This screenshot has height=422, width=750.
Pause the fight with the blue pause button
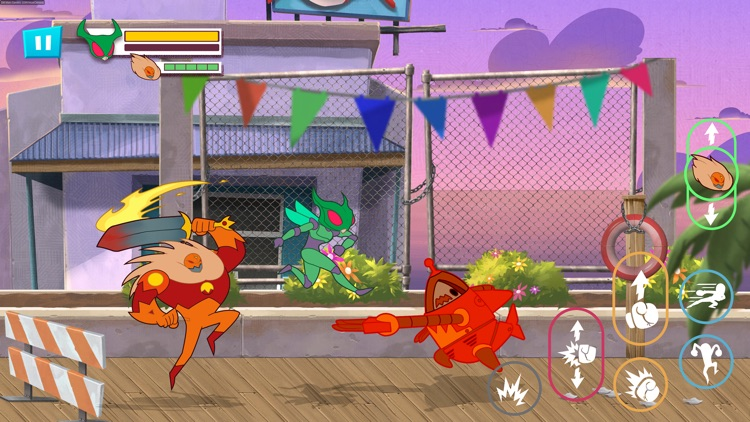(42, 43)
